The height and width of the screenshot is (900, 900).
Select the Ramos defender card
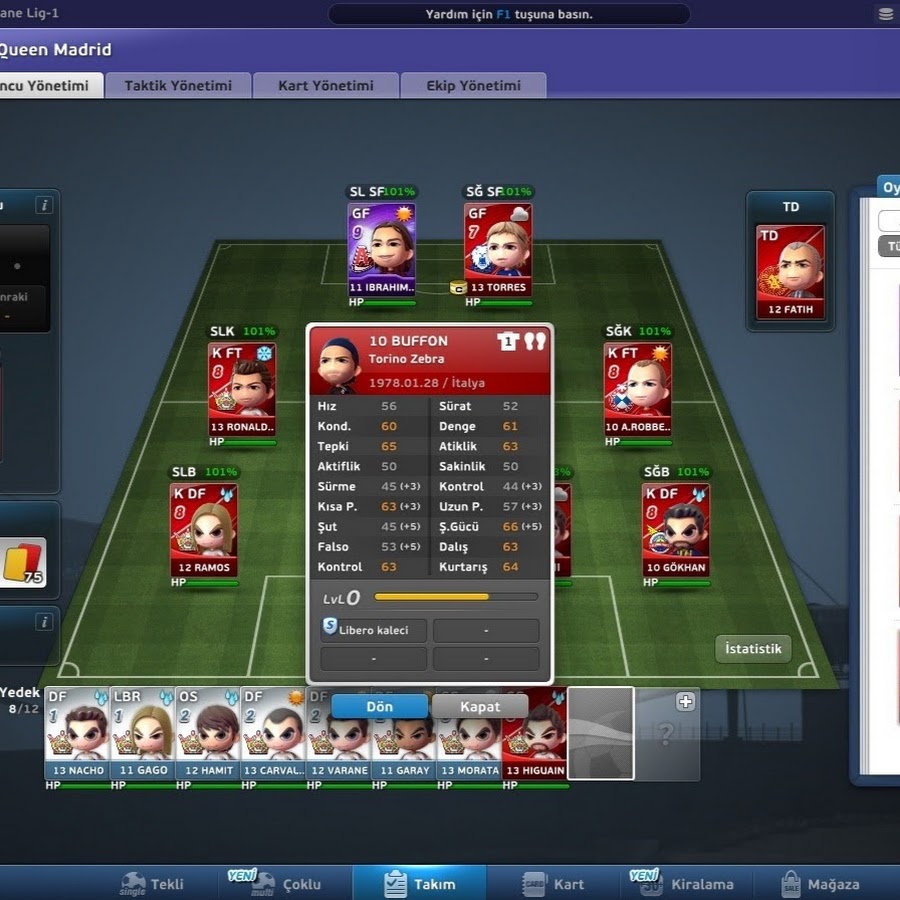204,530
